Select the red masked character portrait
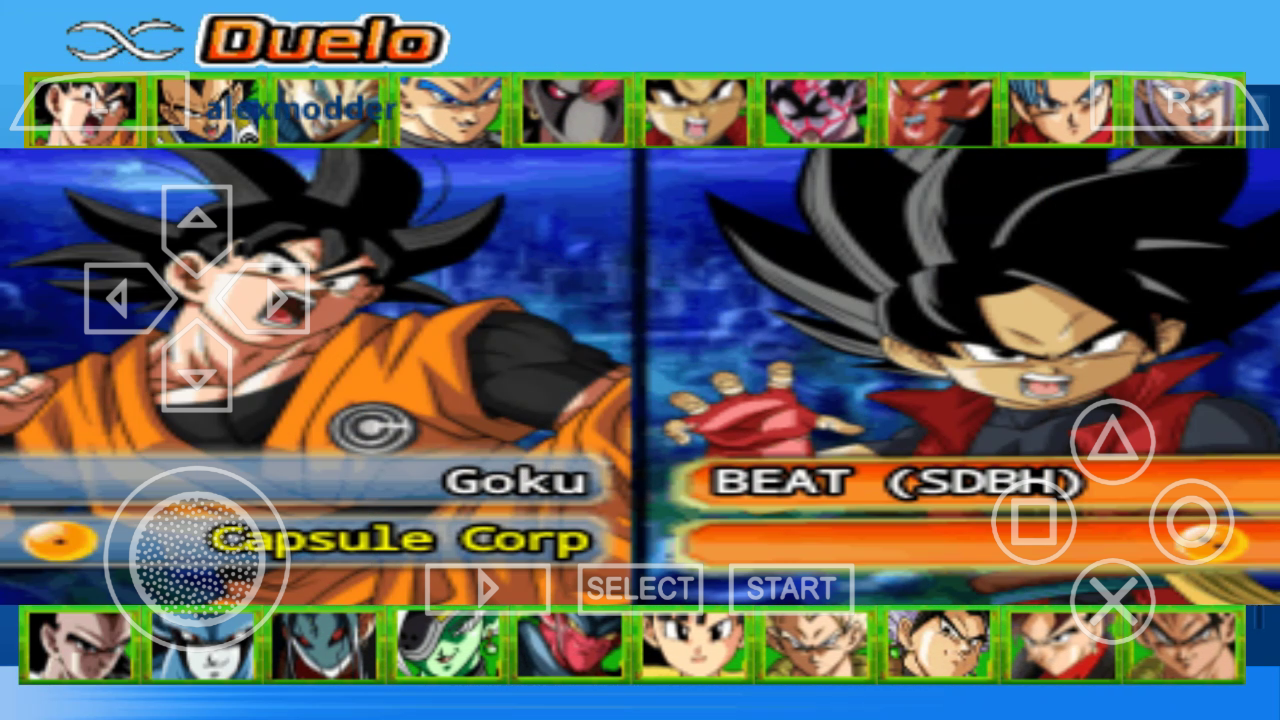 [570, 645]
